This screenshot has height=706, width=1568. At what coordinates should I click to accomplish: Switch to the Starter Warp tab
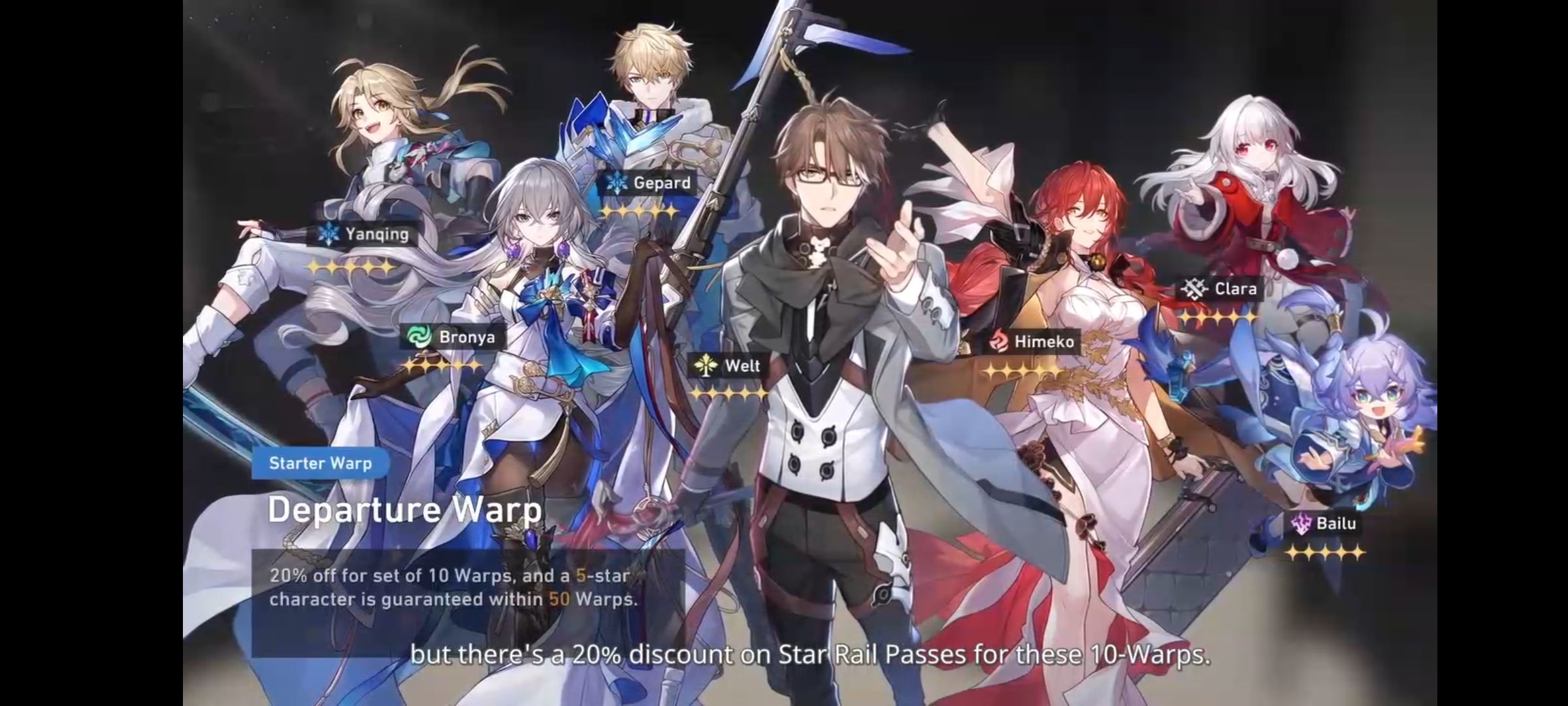coord(320,463)
